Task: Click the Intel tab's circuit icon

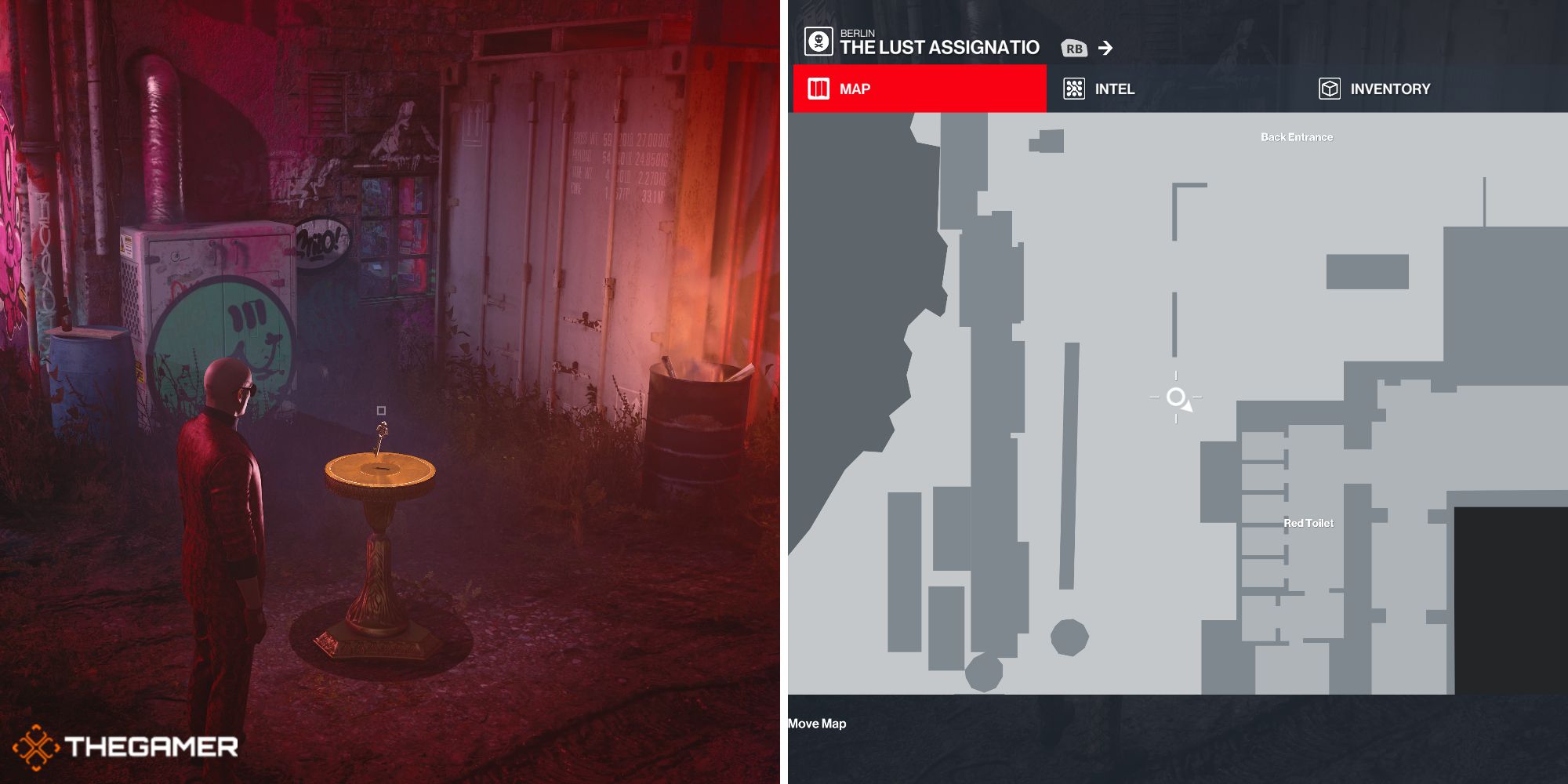Action: 1075,89
